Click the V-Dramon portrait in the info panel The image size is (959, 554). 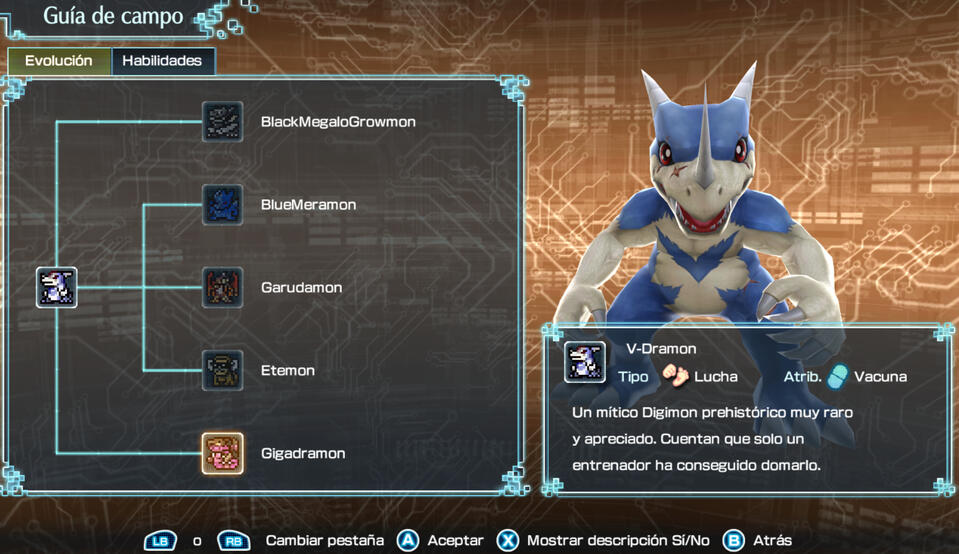pos(584,362)
